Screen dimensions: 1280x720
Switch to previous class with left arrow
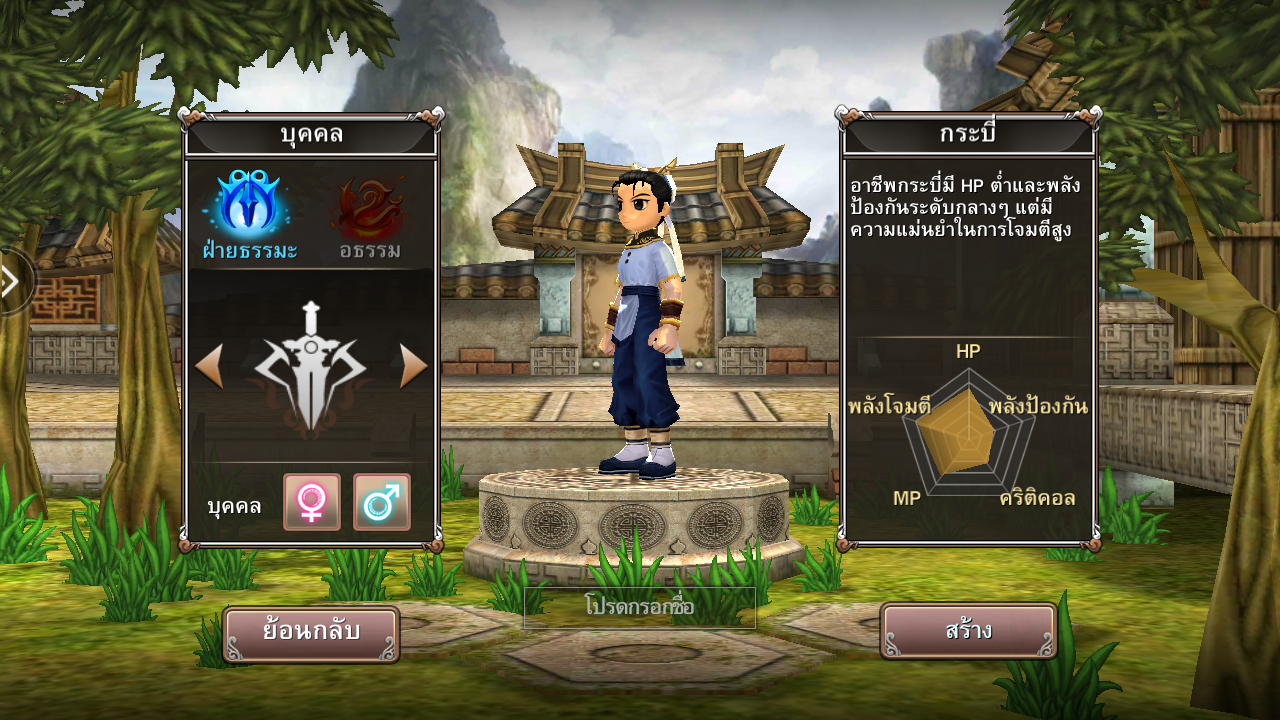click(x=208, y=367)
